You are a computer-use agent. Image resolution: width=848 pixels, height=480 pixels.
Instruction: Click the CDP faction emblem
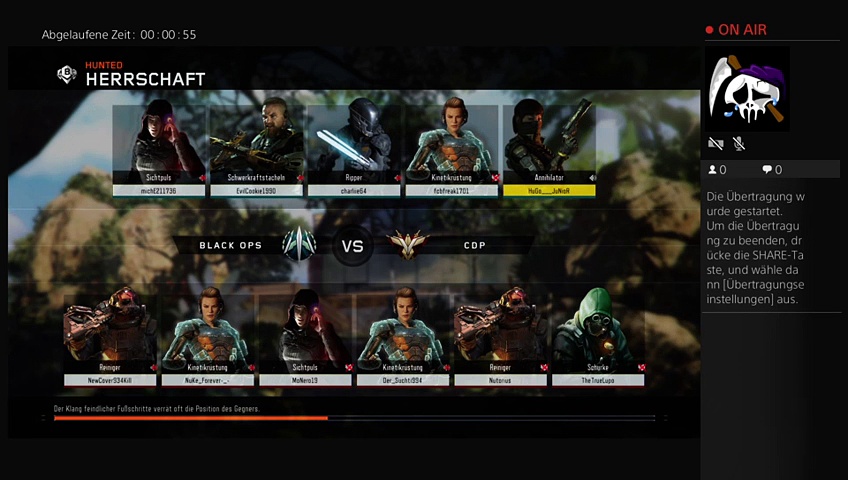405,245
